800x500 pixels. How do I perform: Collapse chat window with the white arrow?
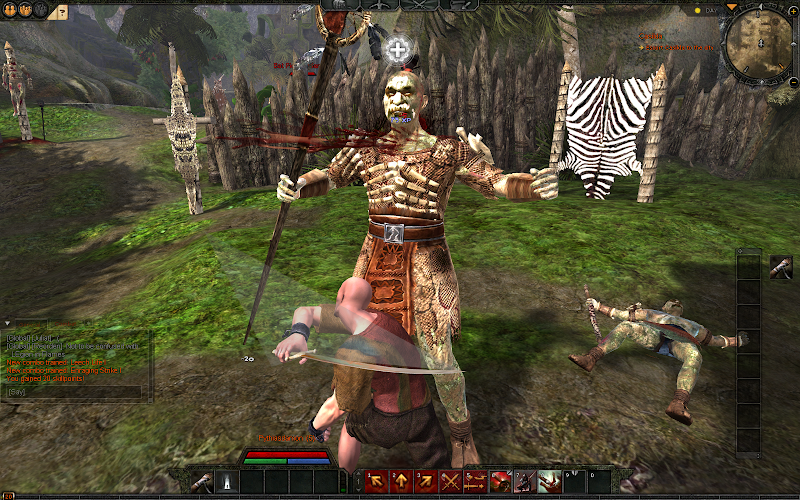coord(6,323)
